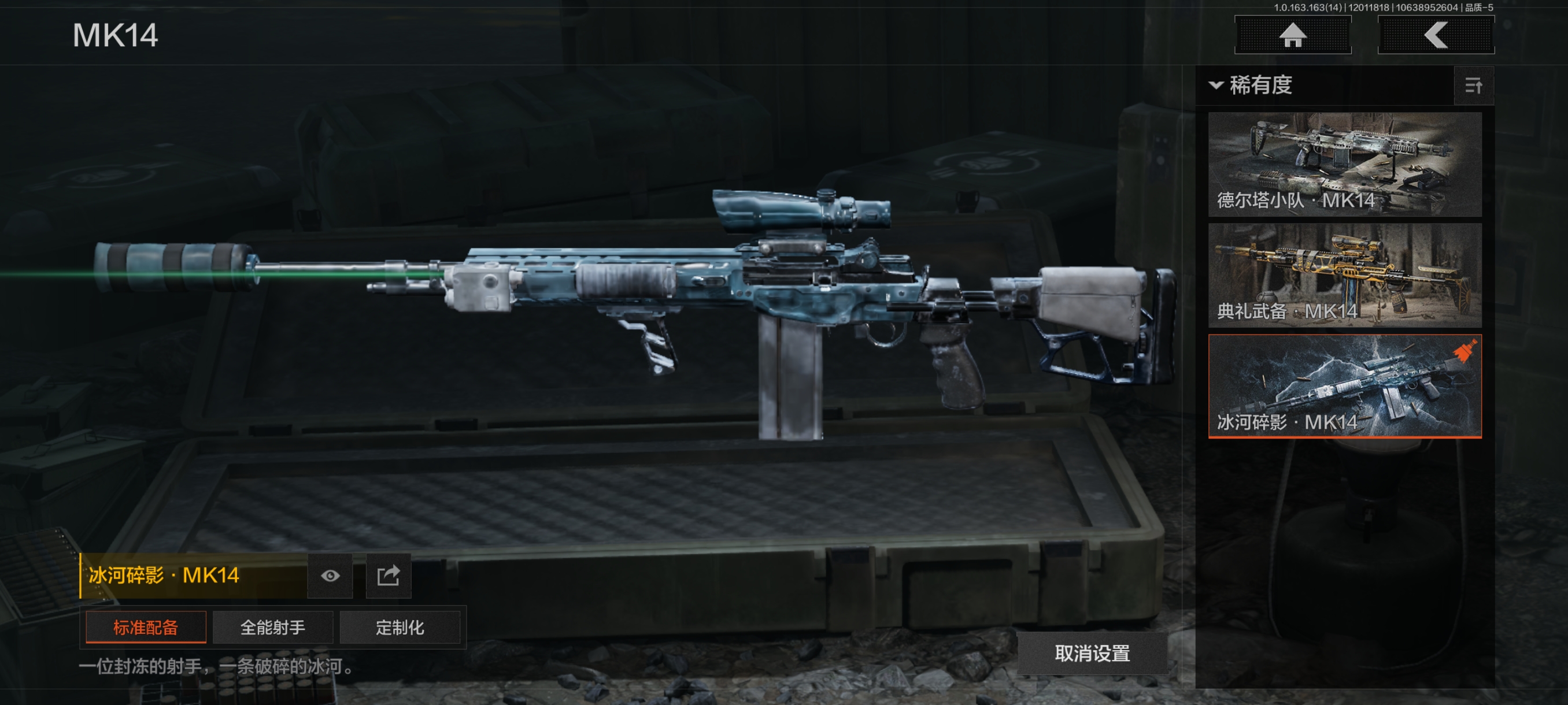Click the back arrow button

point(1435,35)
